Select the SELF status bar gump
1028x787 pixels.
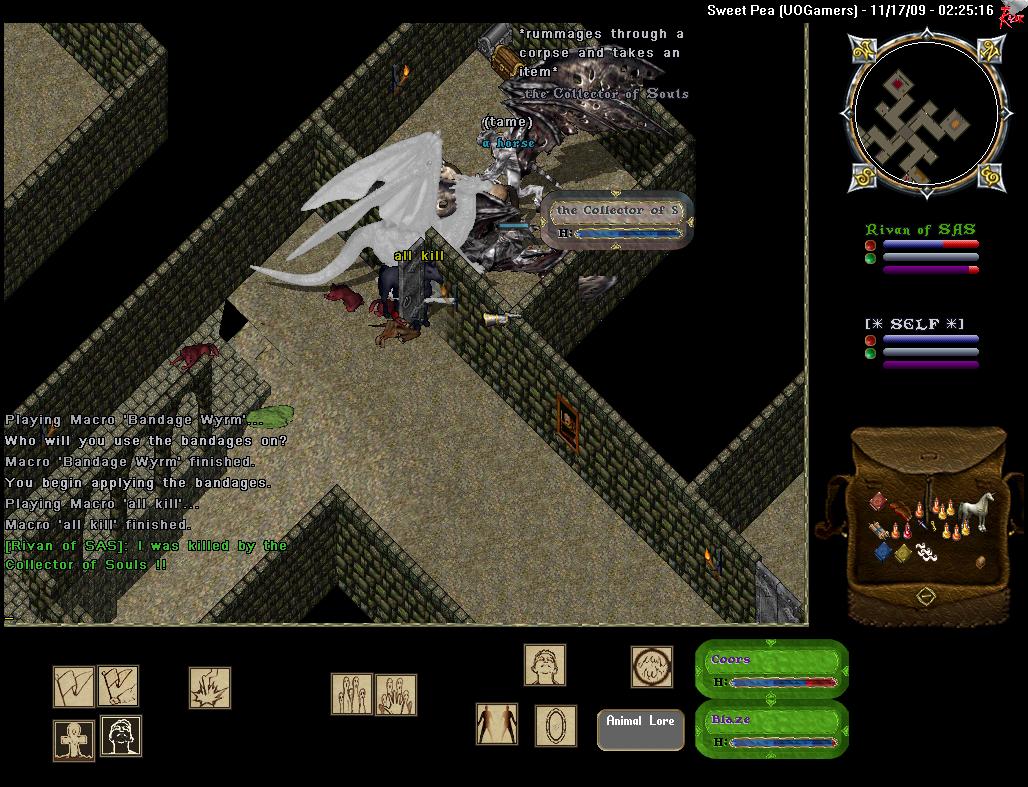(x=921, y=342)
